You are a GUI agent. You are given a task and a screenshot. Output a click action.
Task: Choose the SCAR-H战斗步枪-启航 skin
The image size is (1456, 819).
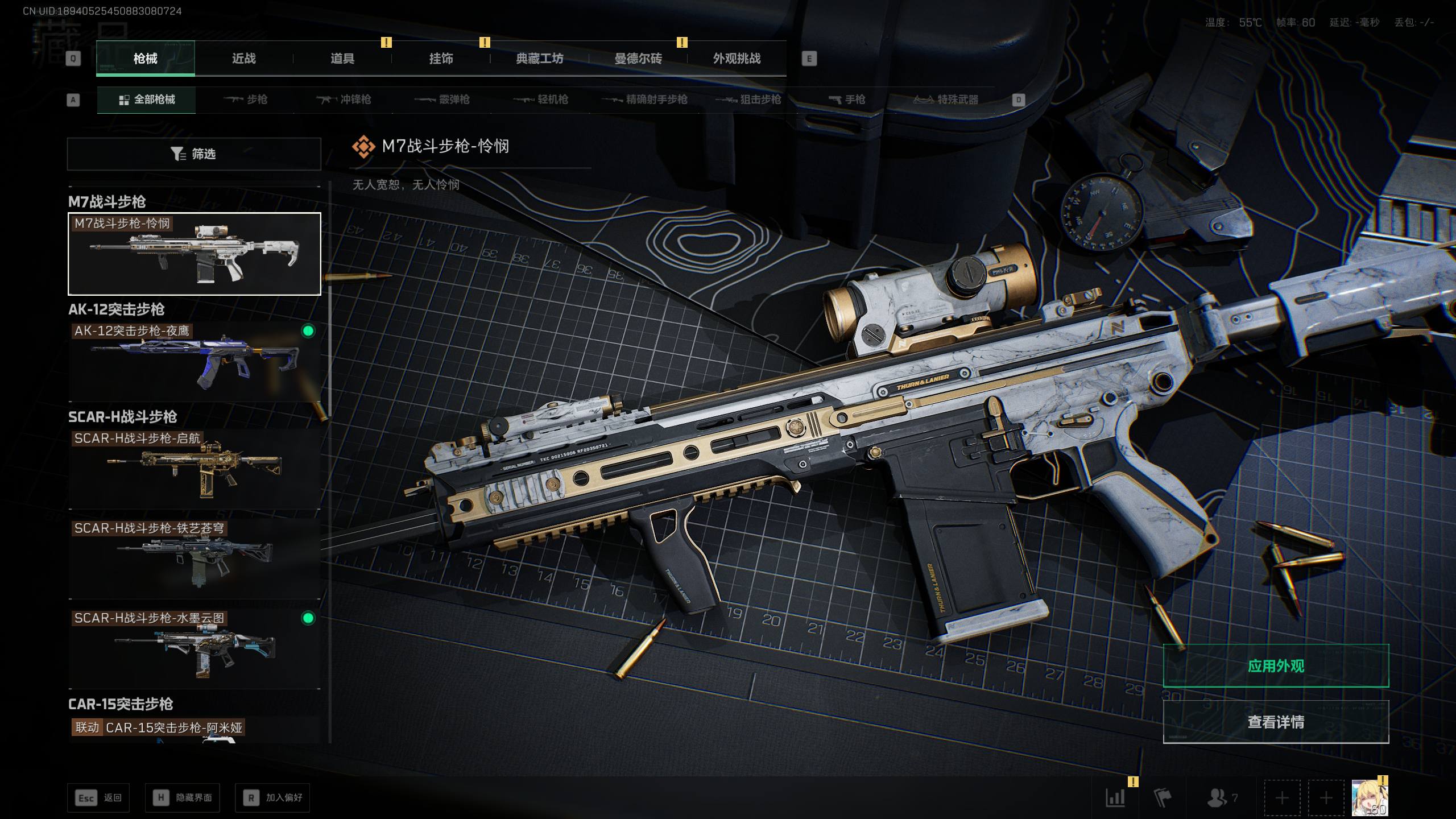(194, 469)
